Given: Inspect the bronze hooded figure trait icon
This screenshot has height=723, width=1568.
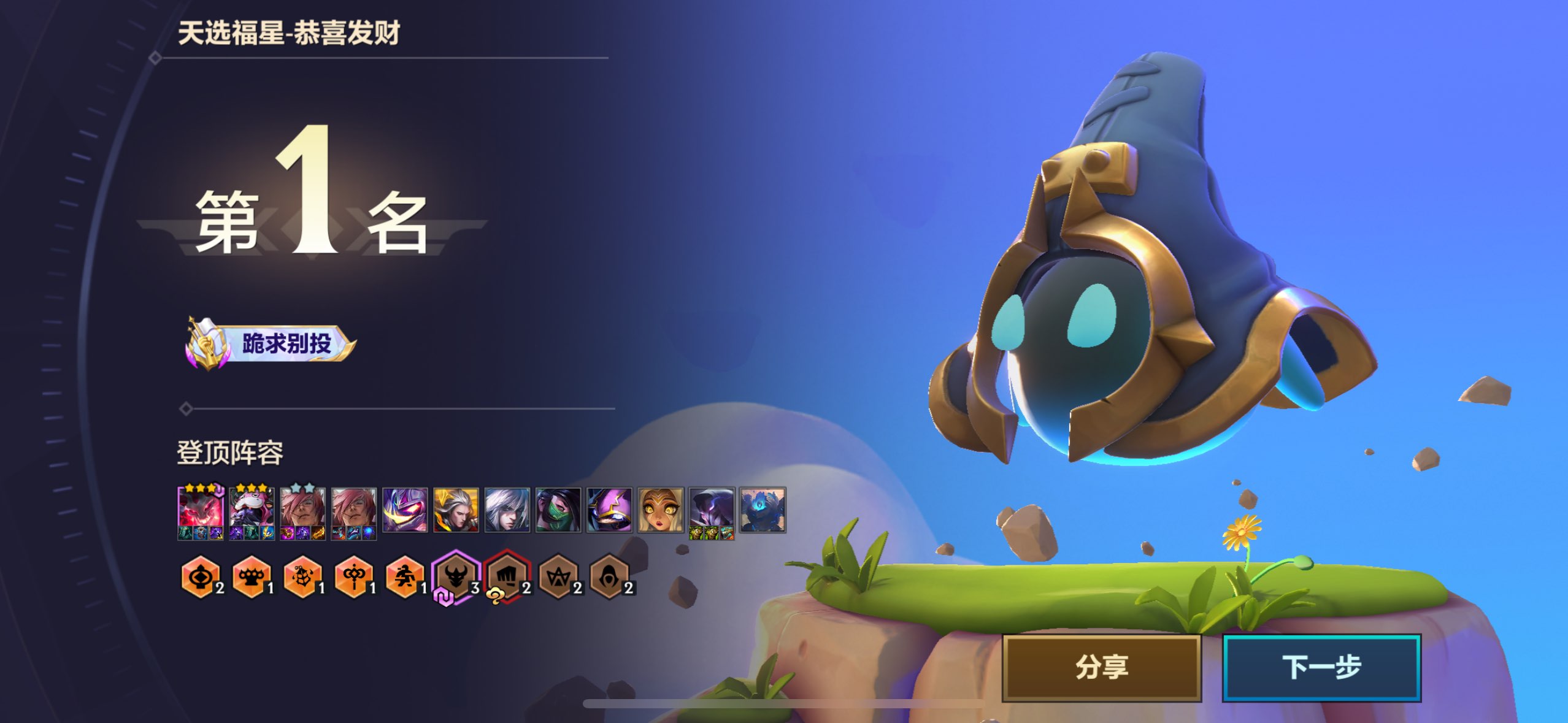Looking at the screenshot, I should click(609, 576).
